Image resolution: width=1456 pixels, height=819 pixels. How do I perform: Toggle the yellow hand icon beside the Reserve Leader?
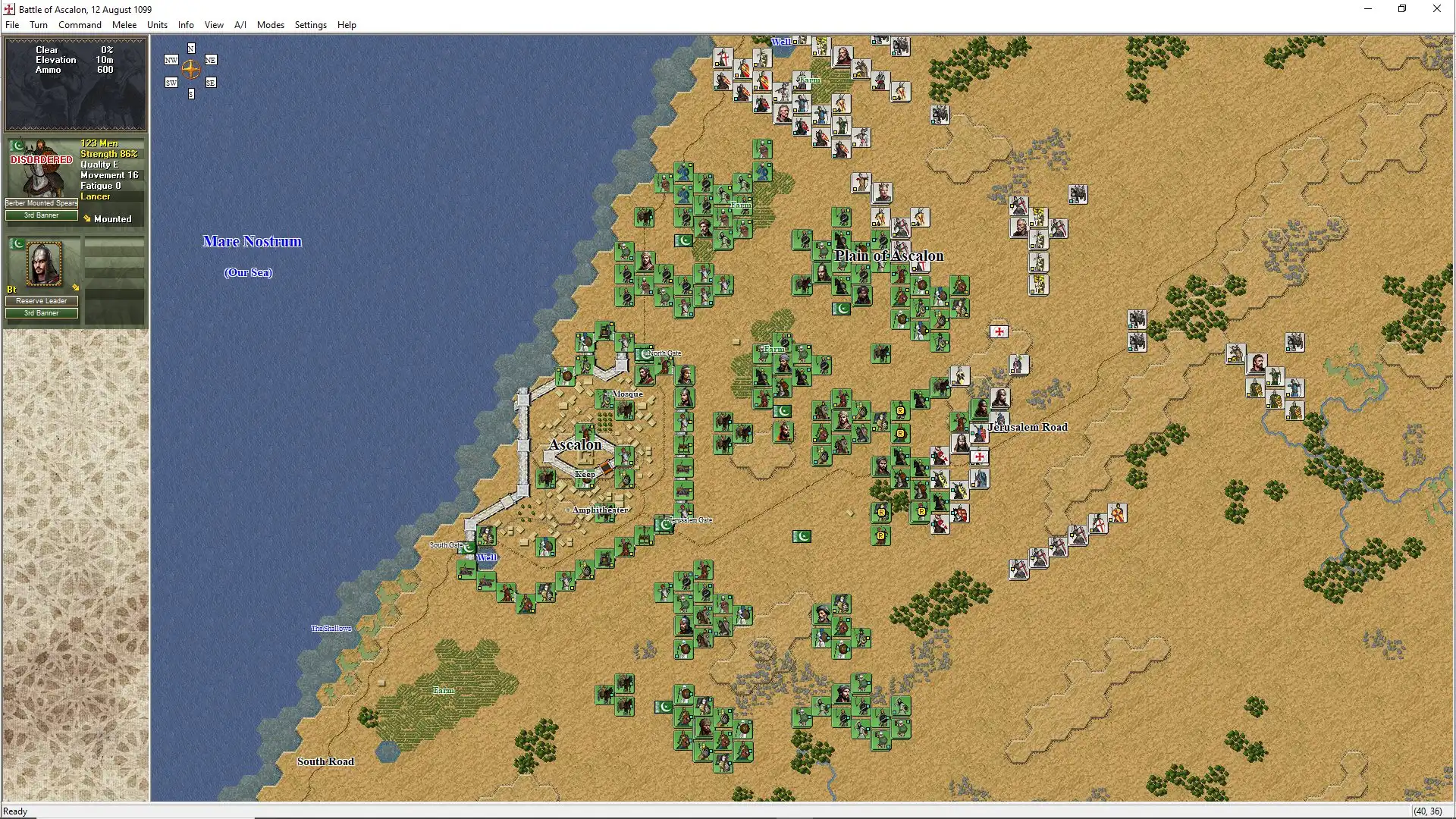point(76,287)
